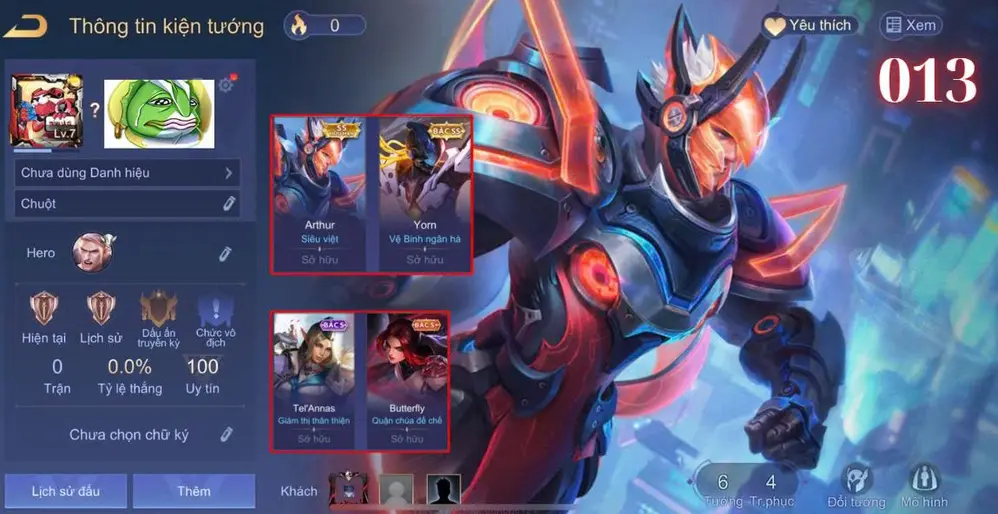998x514 pixels.
Task: Open Lịch sử đấu match history
Action: tap(65, 491)
